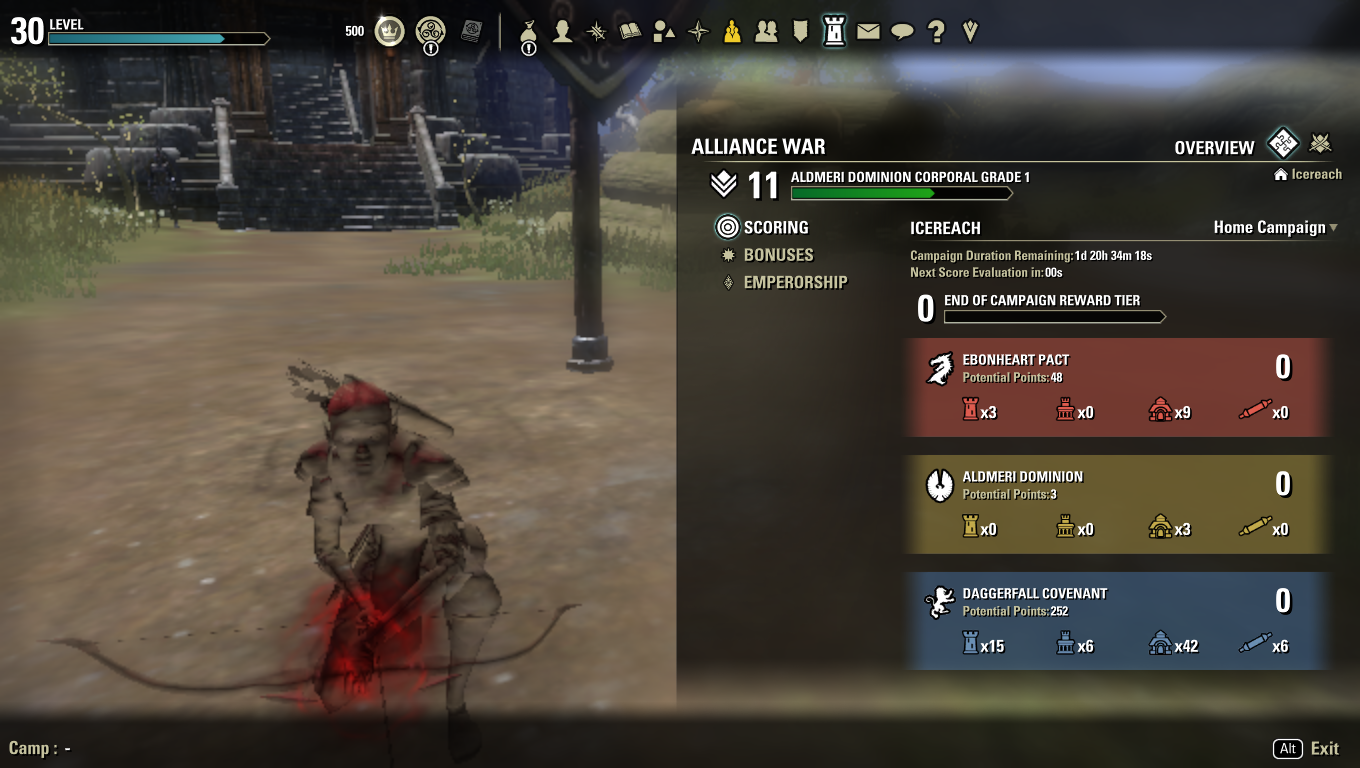
Task: Open the guild banner icon
Action: (x=800, y=32)
